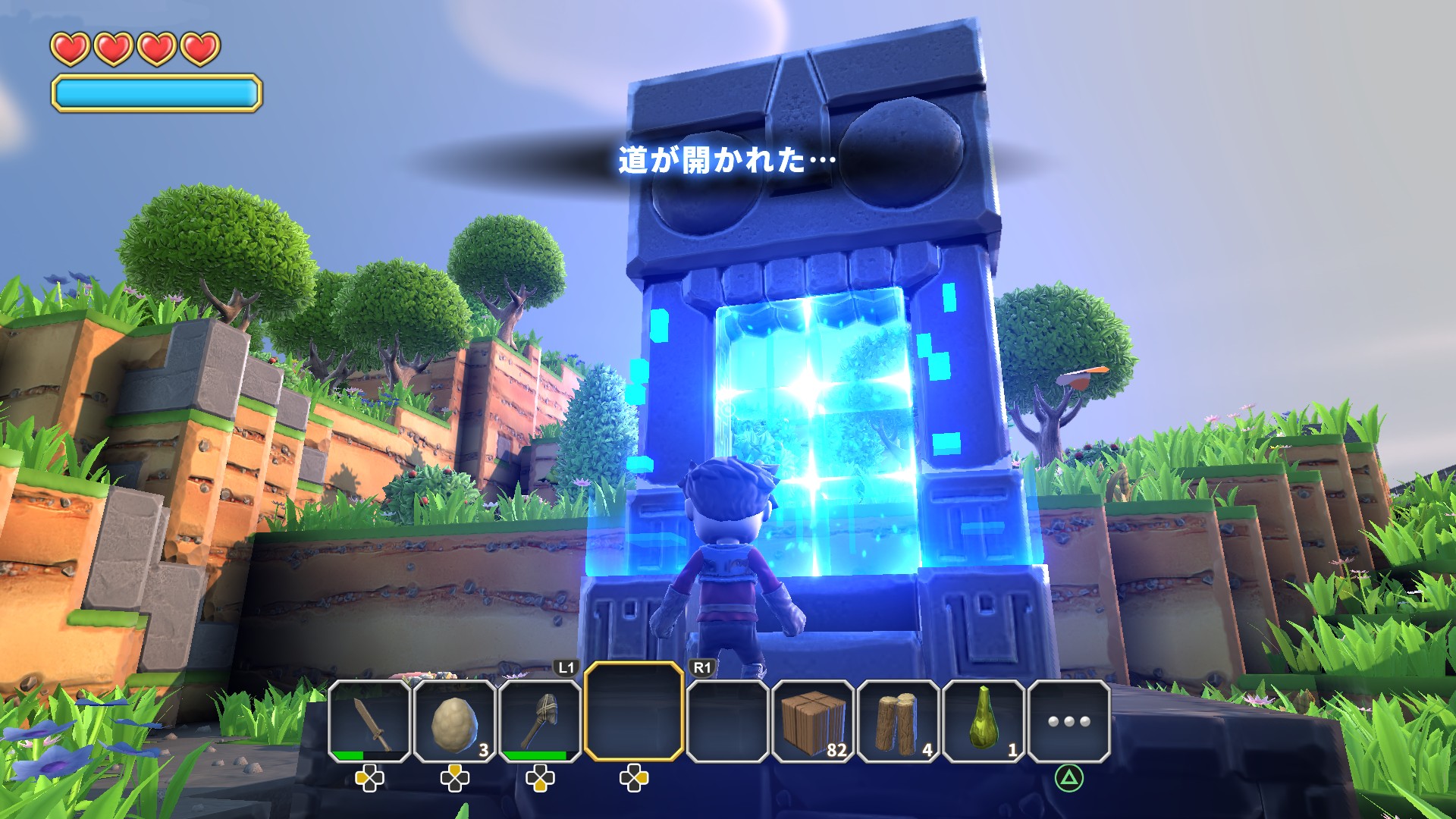Select the yellow gourd item slot

tap(983, 720)
